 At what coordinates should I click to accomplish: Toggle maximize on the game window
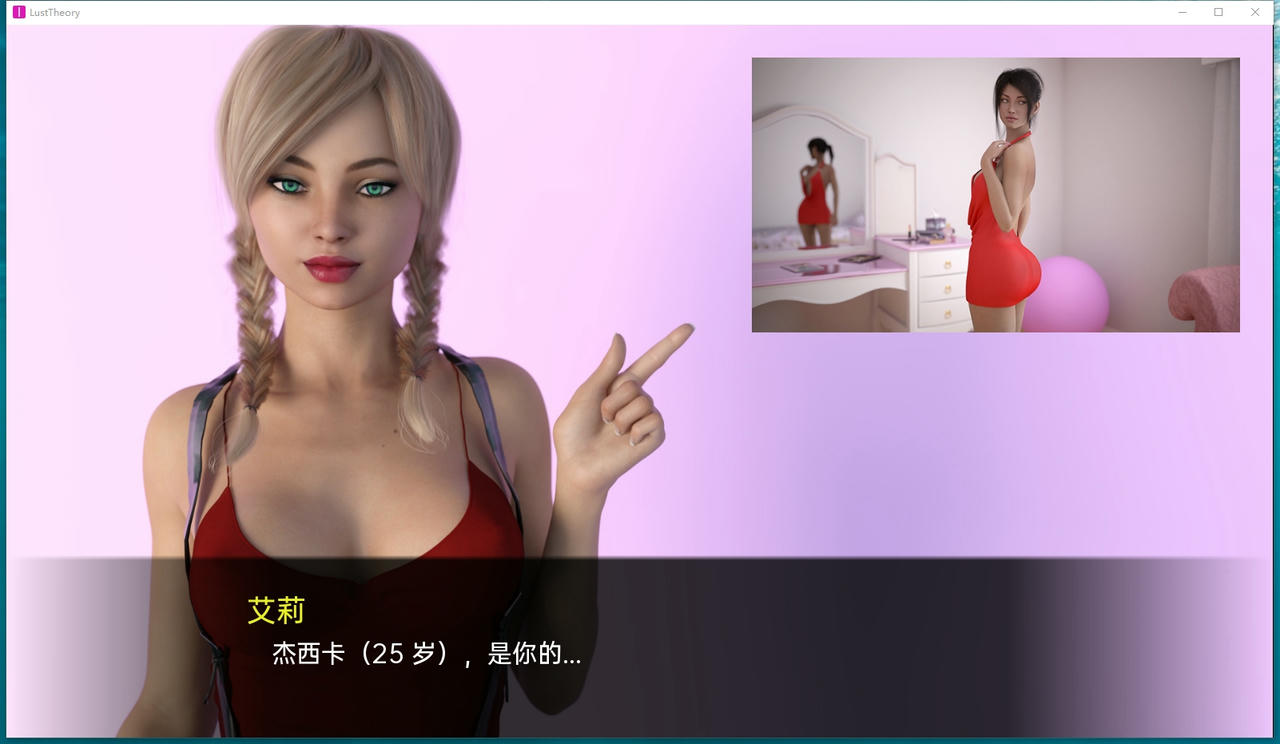tap(1217, 12)
